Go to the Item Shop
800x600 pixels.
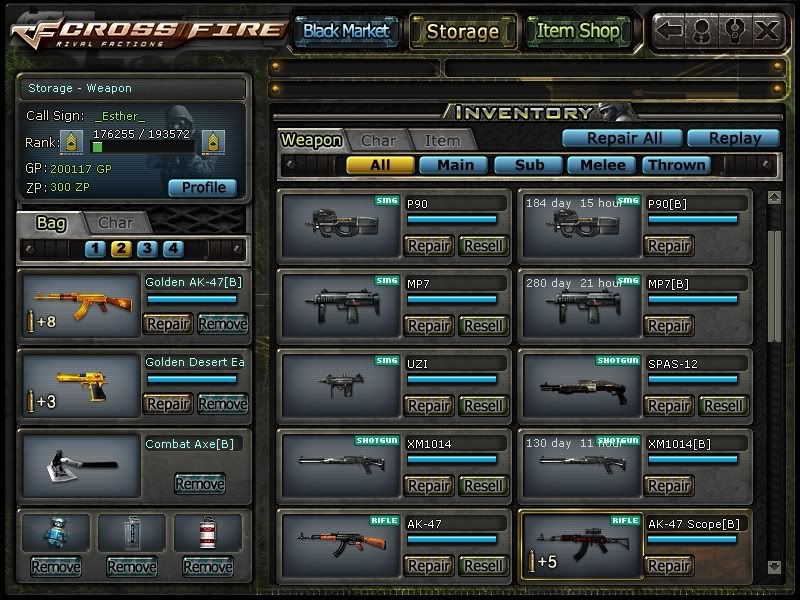click(x=578, y=31)
